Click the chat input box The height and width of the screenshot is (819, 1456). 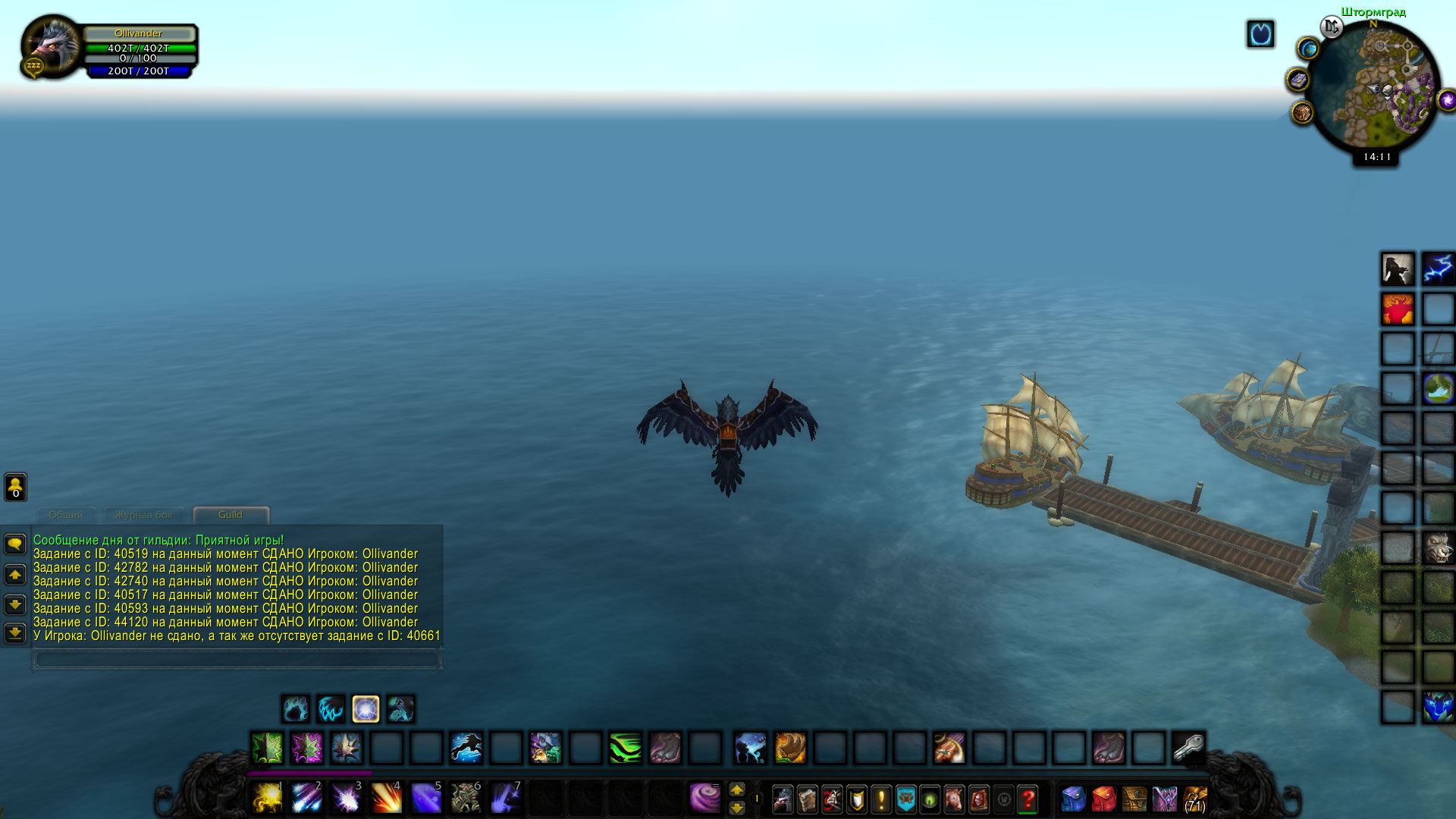(x=237, y=660)
